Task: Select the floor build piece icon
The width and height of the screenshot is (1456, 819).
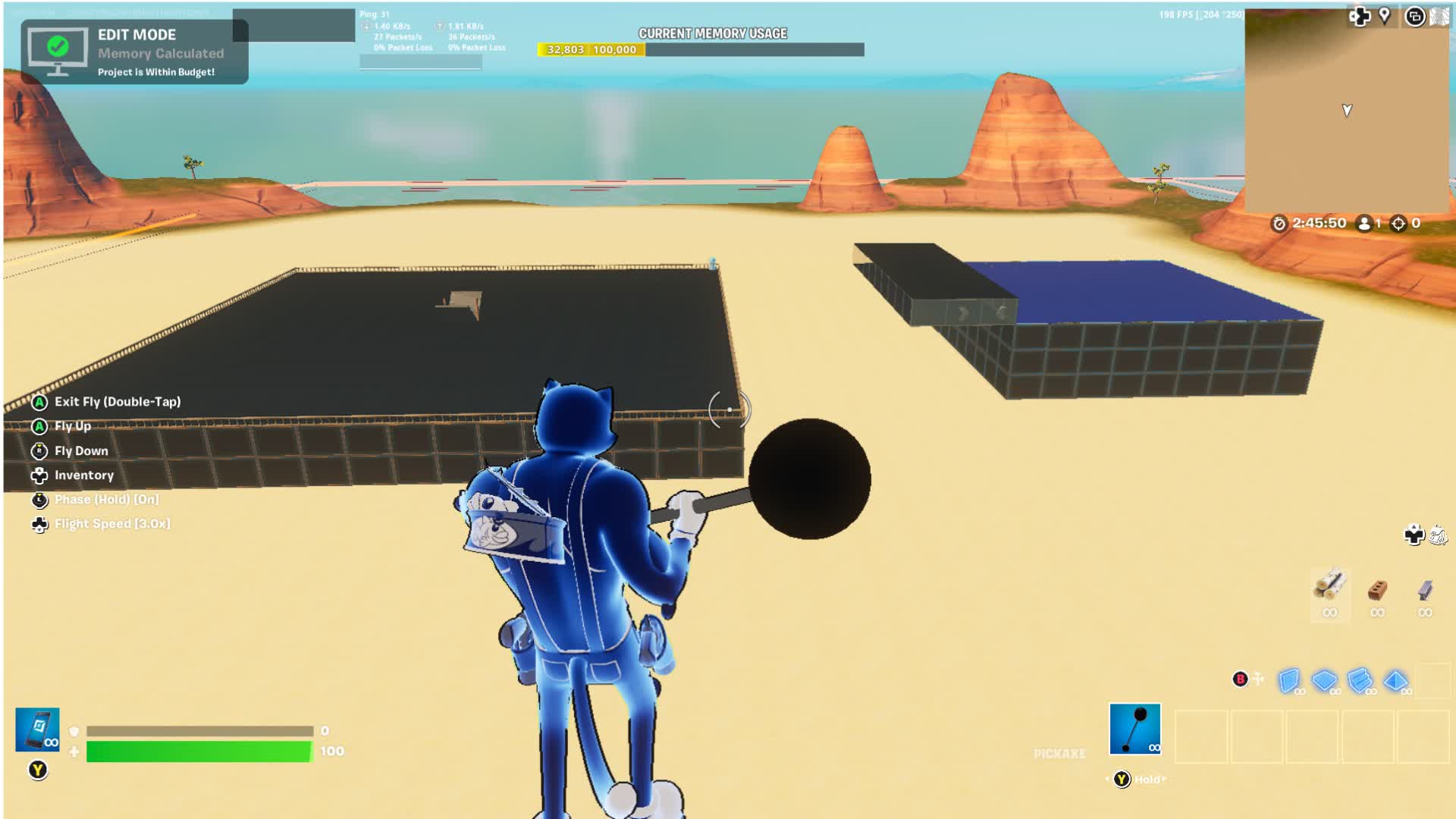Action: point(1327,682)
